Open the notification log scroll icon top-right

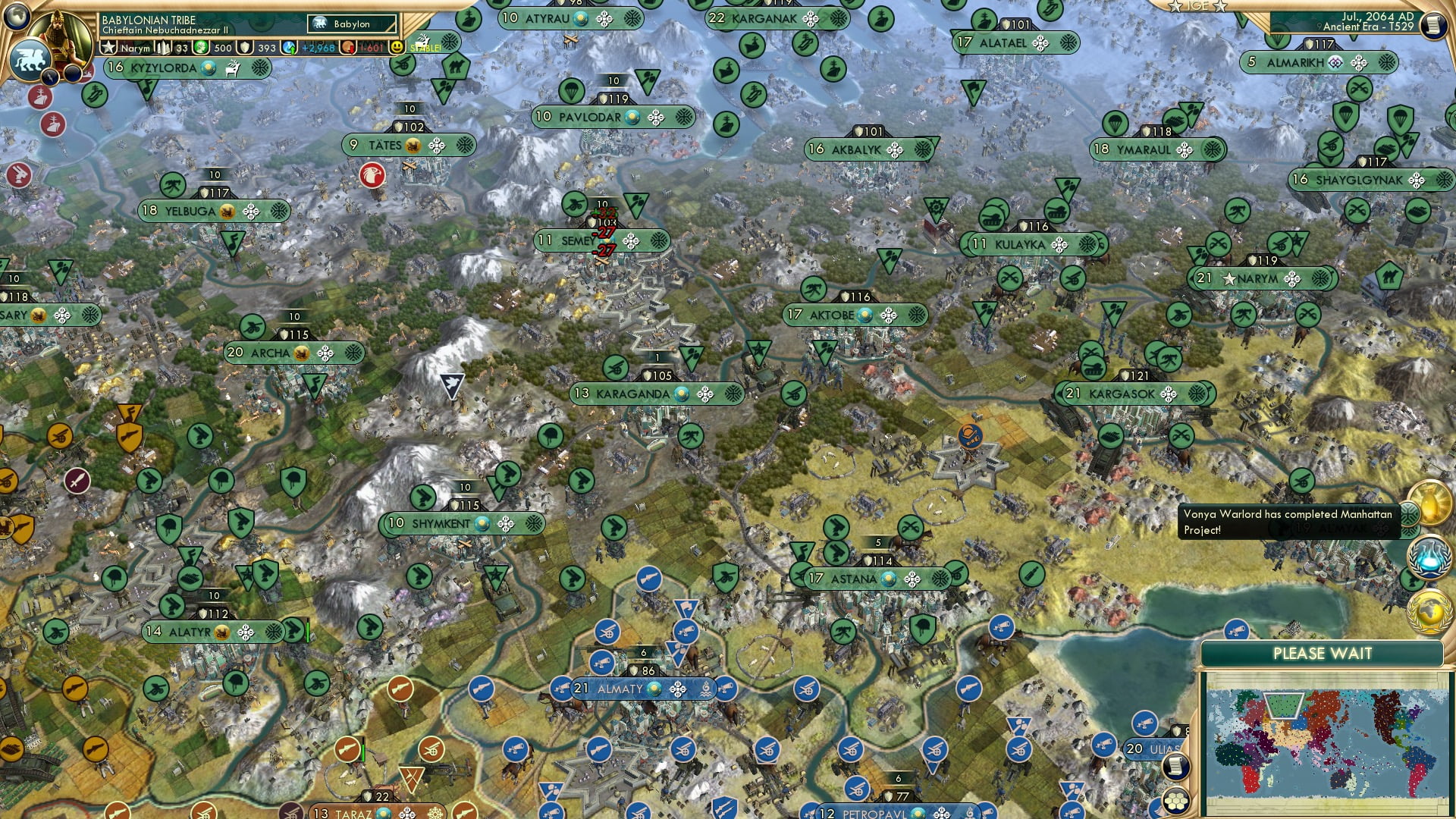tap(1436, 25)
